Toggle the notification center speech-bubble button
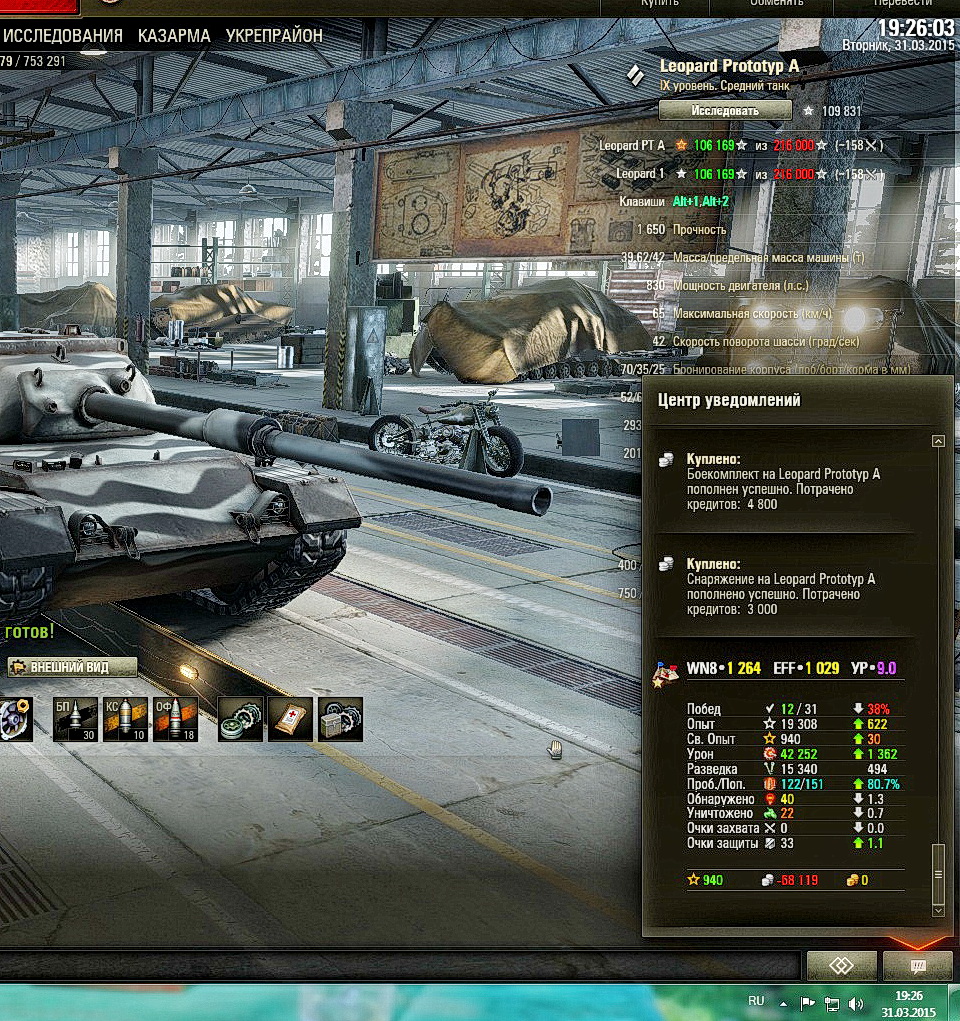960x1021 pixels. [917, 966]
